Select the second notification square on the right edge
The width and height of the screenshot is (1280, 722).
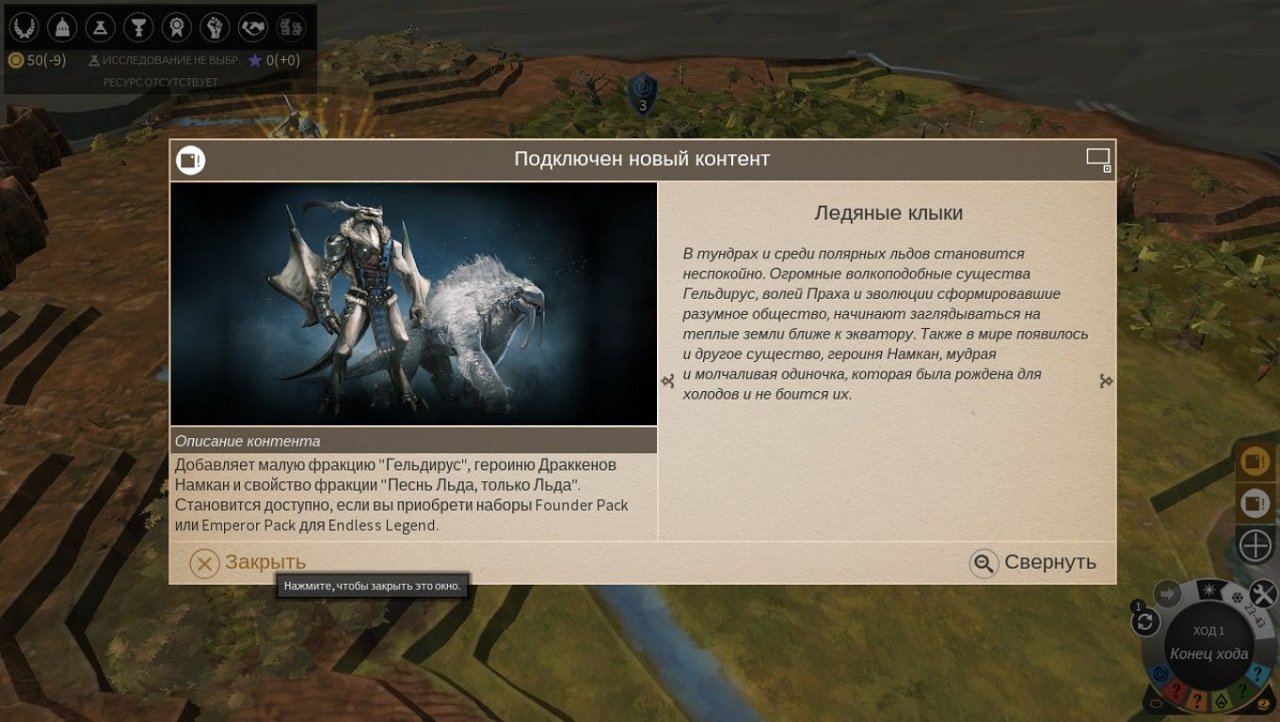point(1254,500)
